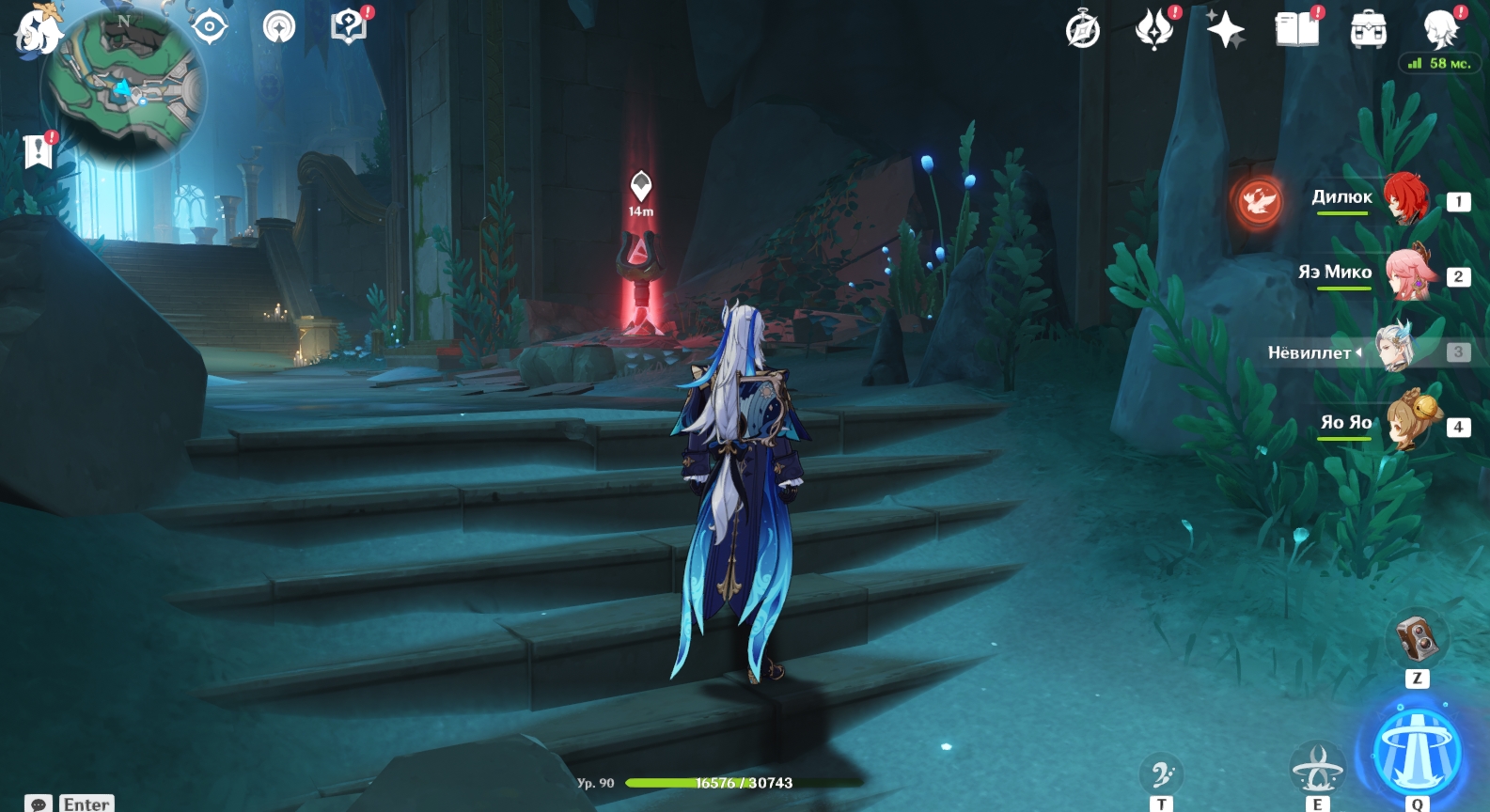This screenshot has height=812, width=1490.
Task: Open the compass events icon
Action: 1082,30
